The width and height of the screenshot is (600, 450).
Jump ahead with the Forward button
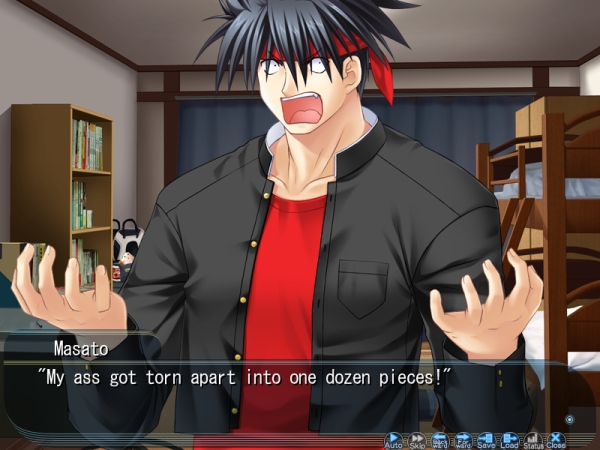point(463,439)
